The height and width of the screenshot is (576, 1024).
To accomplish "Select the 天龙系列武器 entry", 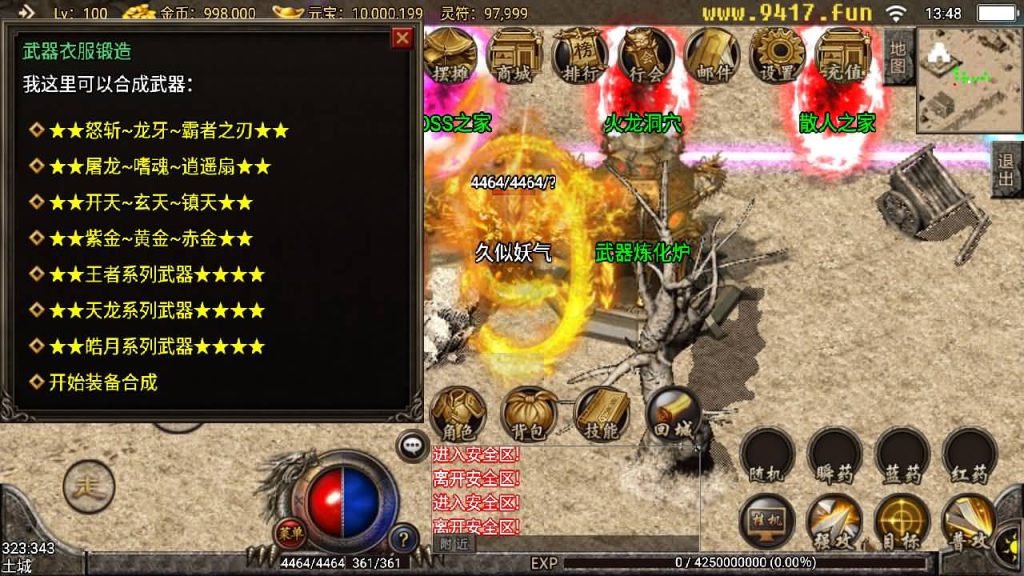I will coord(148,310).
